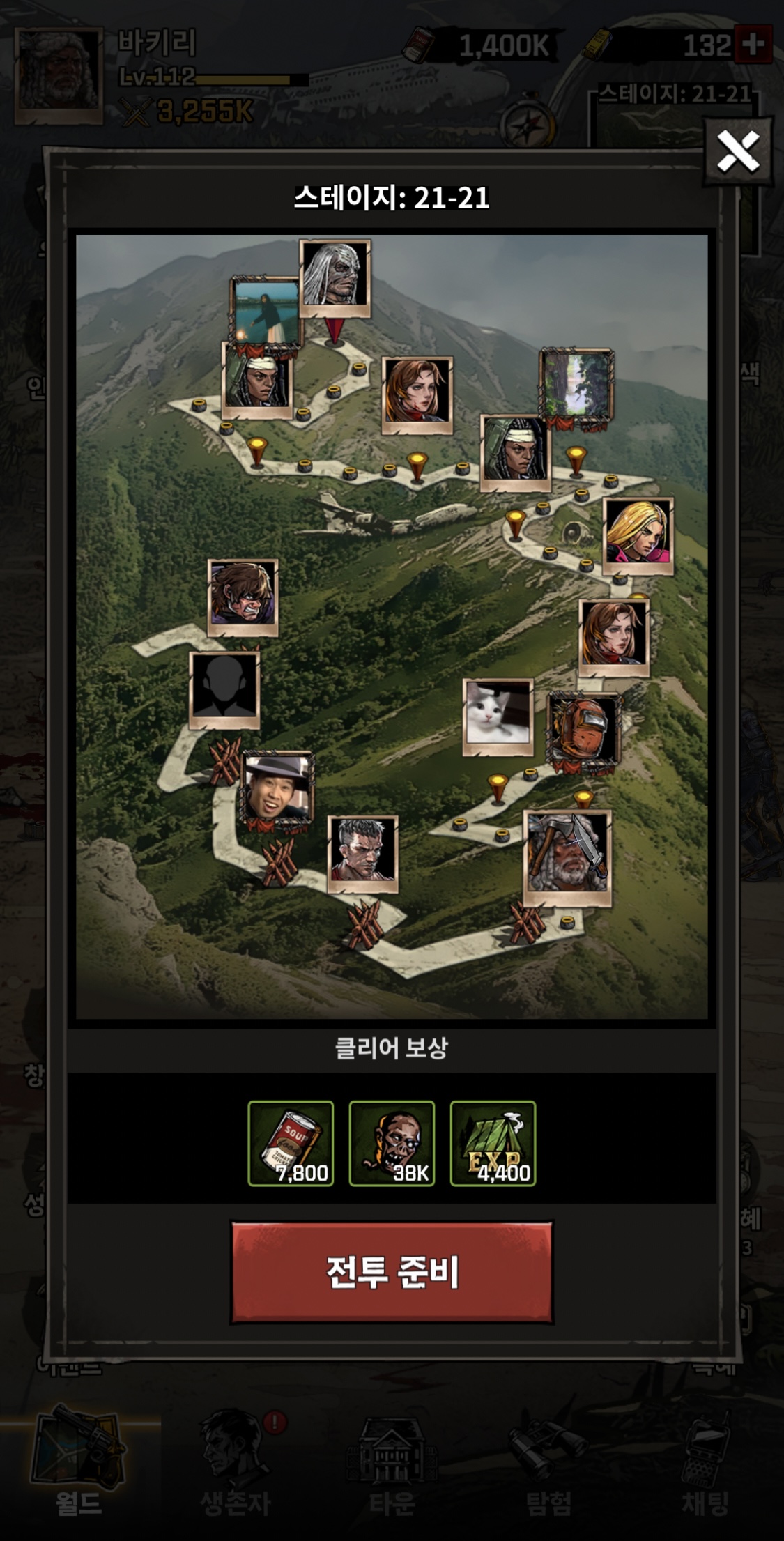Go to the 타운 tab
Viewport: 784px width, 1541px height.
[392, 1462]
